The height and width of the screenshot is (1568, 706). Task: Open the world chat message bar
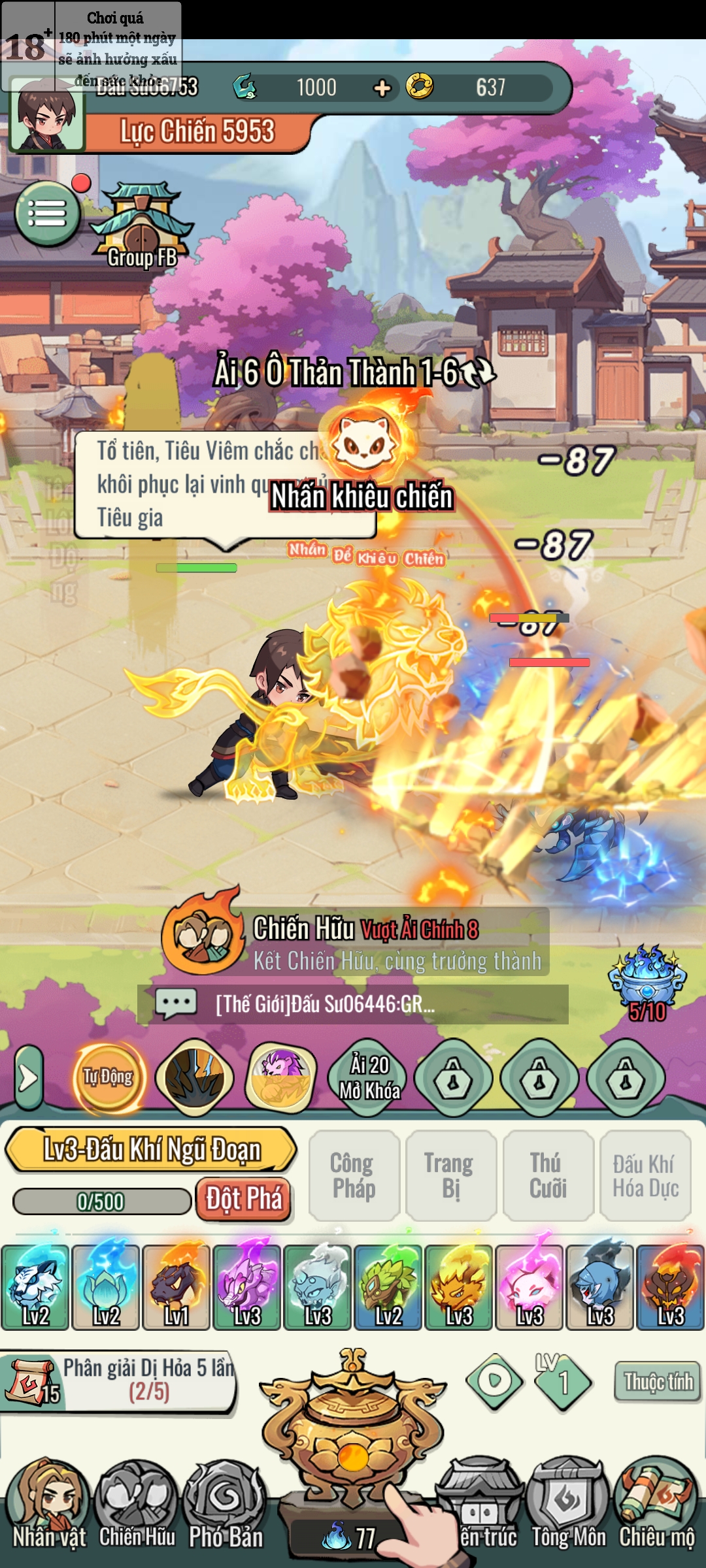tap(353, 1004)
